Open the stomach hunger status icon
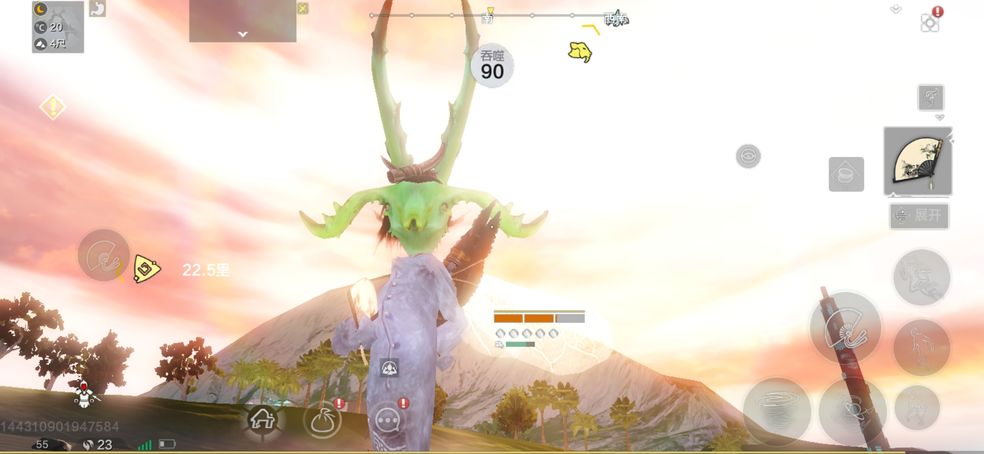Viewport: 984px width, 454px height. coord(98,9)
